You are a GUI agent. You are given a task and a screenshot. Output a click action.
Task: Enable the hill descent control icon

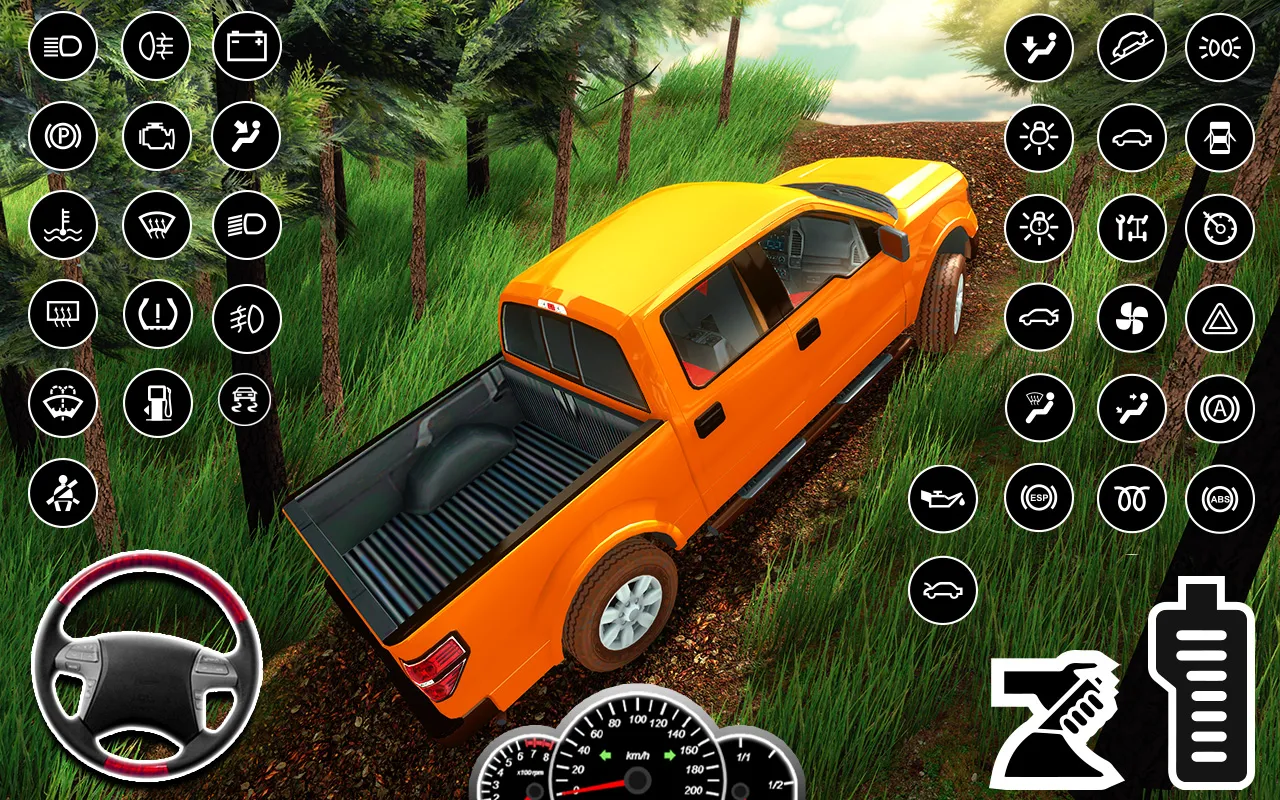click(x=1132, y=47)
